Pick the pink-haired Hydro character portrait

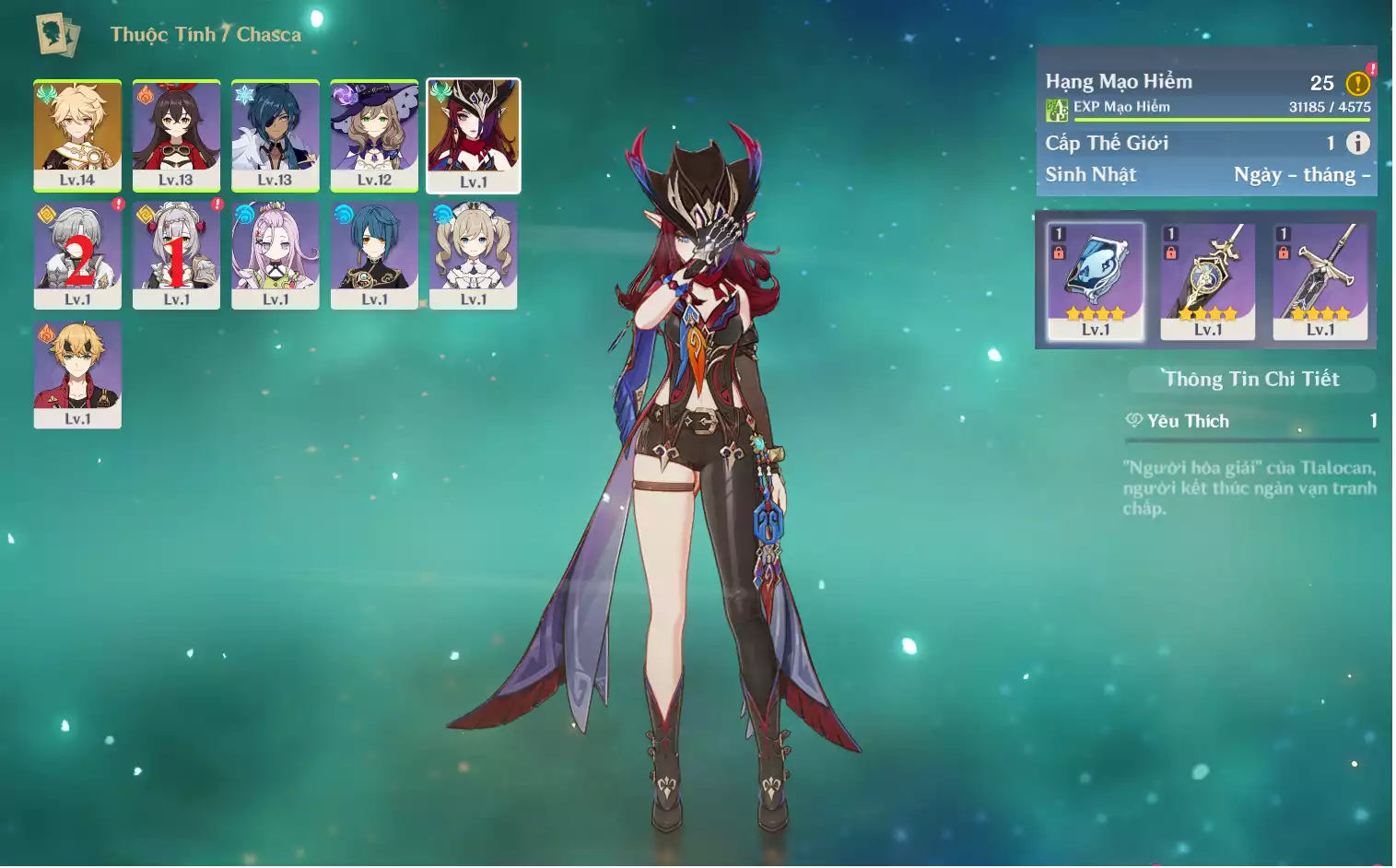pyautogui.click(x=275, y=255)
